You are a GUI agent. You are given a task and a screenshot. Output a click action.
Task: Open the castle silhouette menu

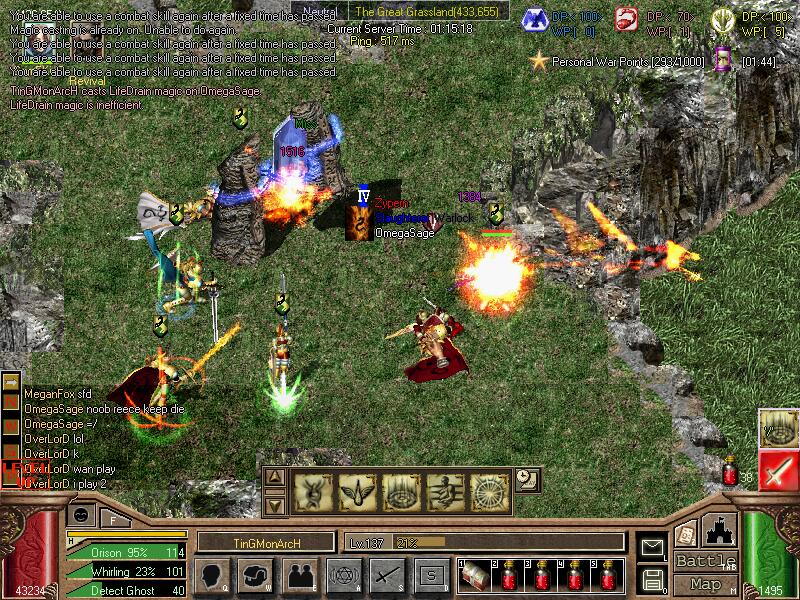721,530
